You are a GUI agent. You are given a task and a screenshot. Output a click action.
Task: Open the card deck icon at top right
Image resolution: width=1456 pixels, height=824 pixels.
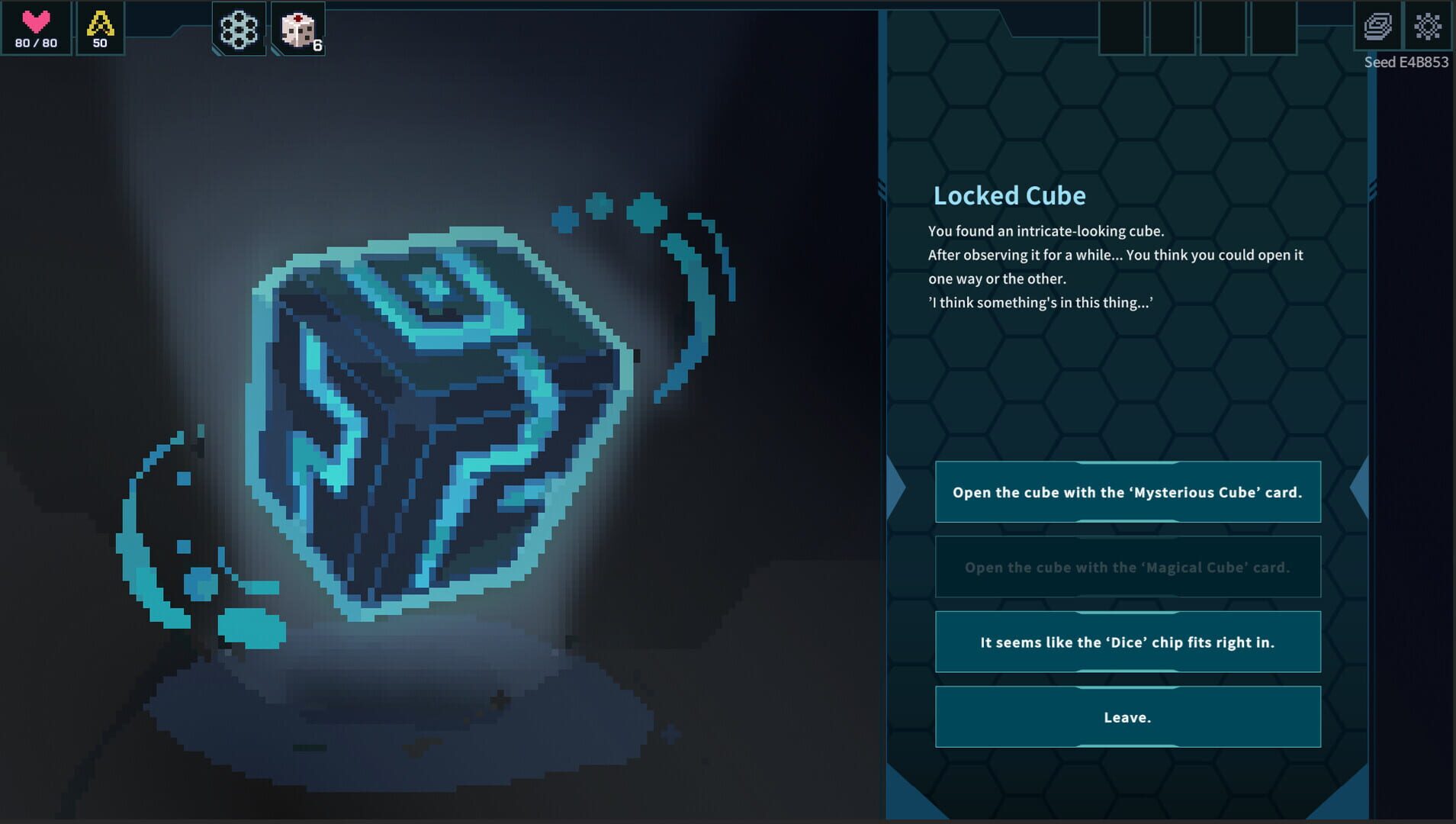[x=1378, y=28]
